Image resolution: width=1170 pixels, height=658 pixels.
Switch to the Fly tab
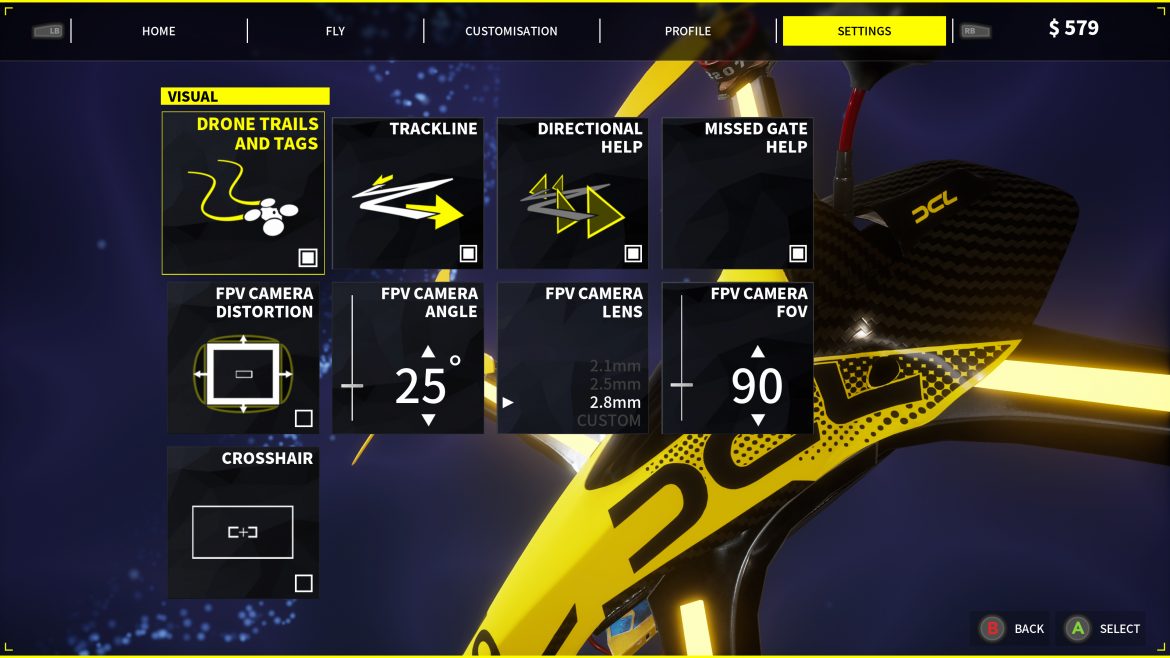(335, 31)
